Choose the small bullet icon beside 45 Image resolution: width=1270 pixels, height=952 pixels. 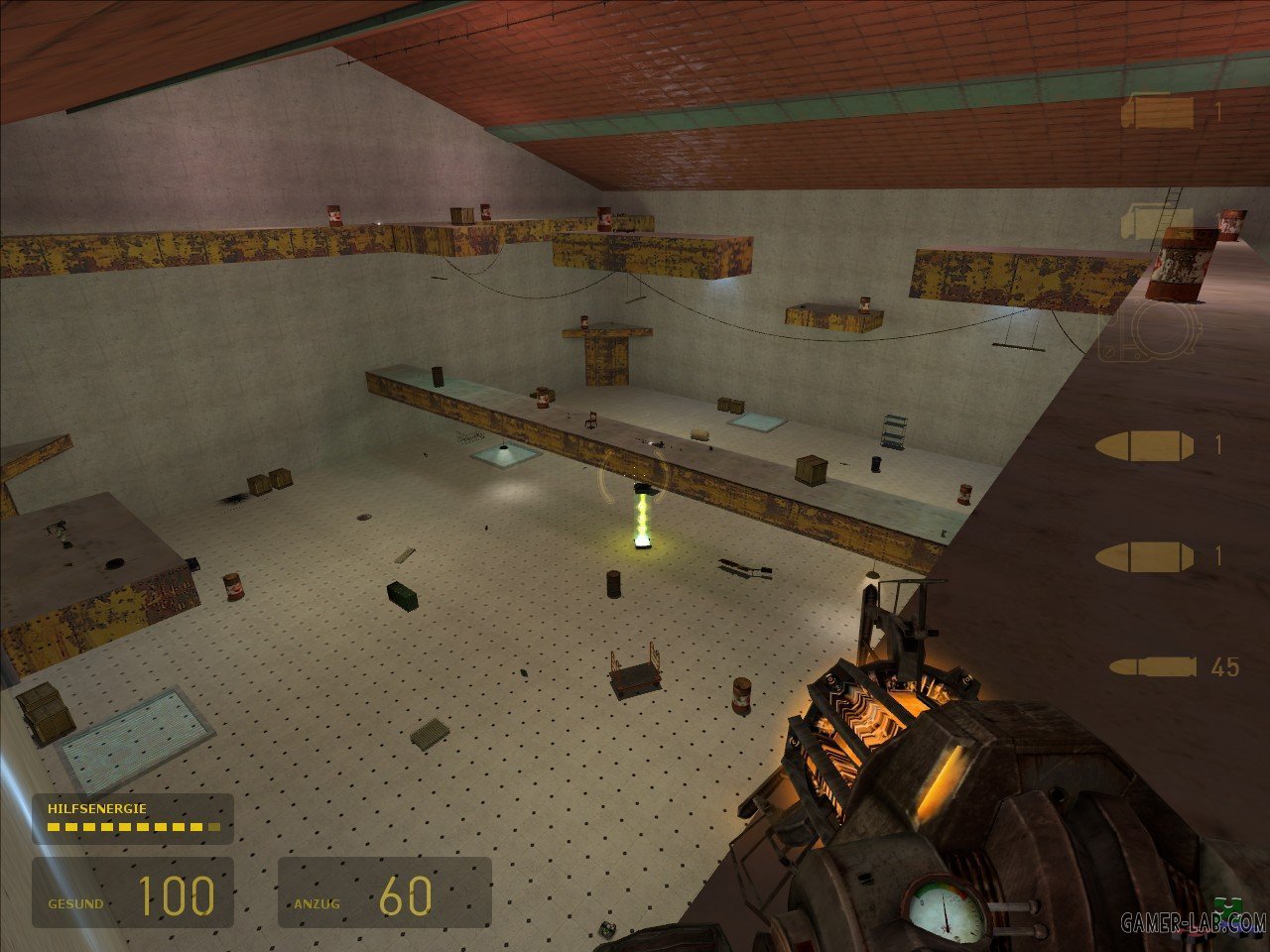click(x=1152, y=667)
